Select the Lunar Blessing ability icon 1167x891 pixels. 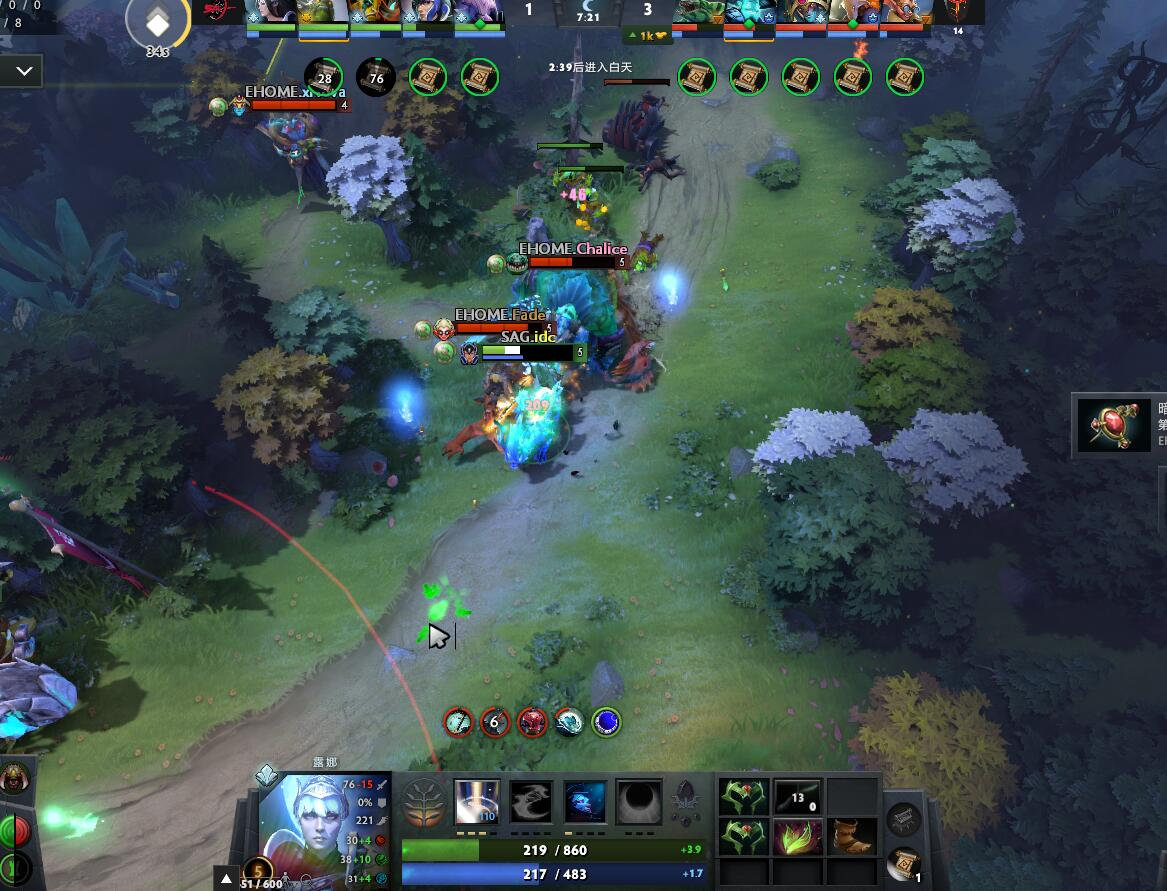point(585,802)
